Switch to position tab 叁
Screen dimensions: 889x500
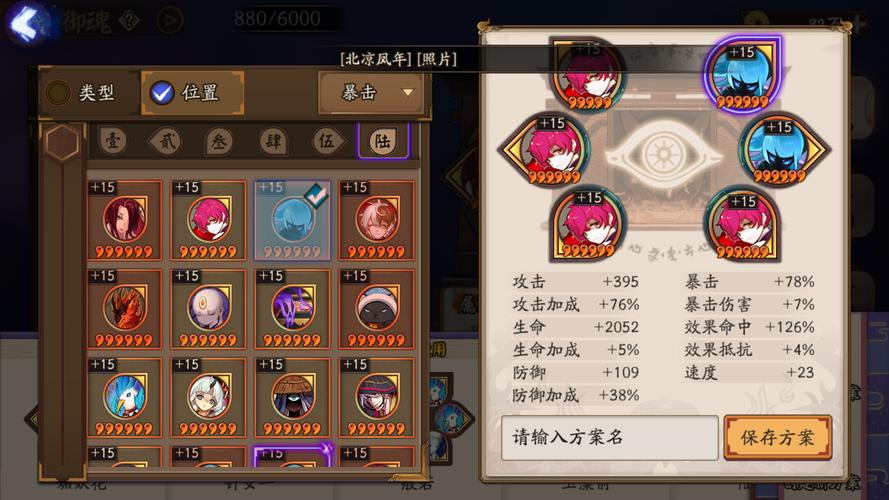(x=220, y=142)
